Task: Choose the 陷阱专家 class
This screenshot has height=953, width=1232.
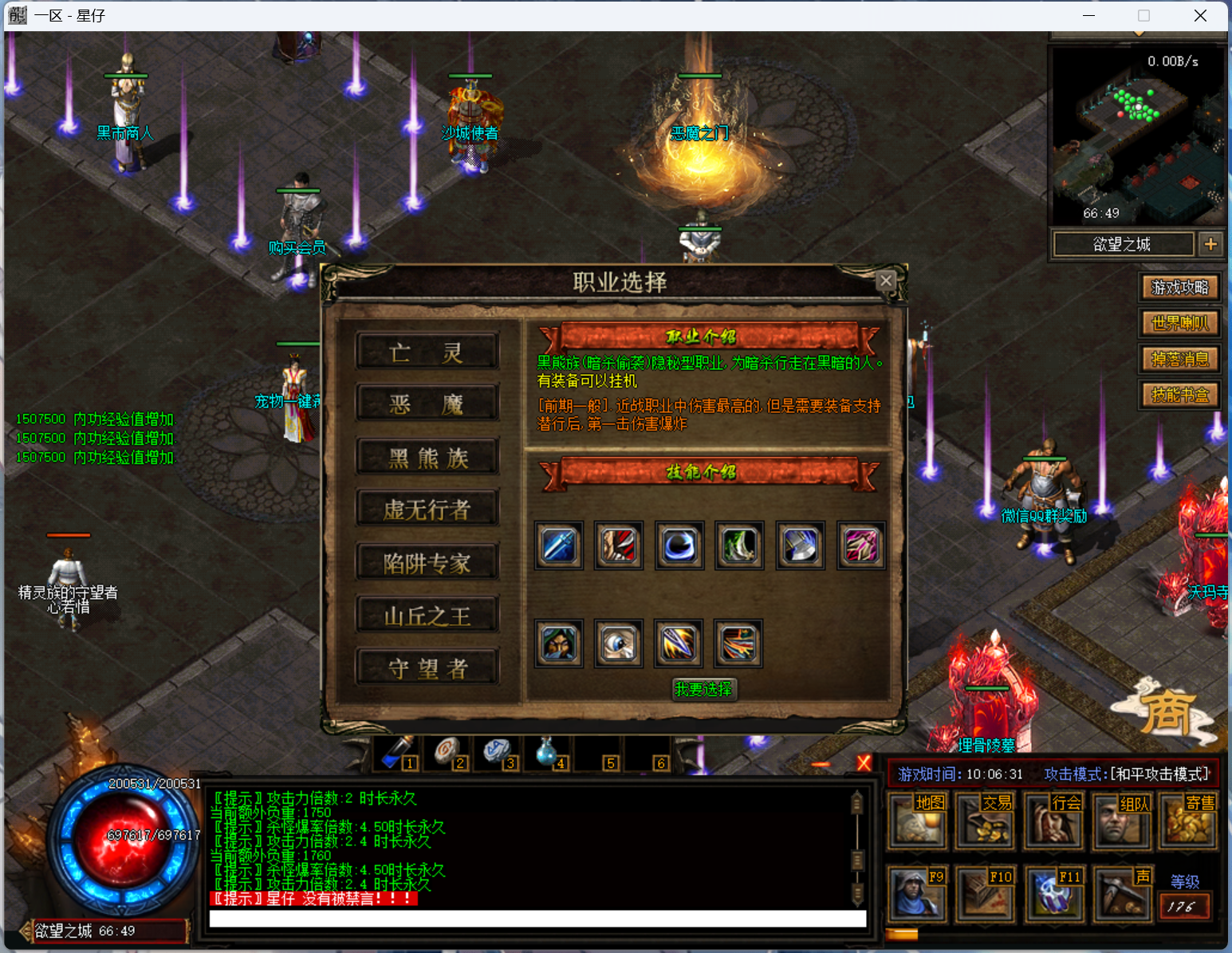Action: pos(427,563)
